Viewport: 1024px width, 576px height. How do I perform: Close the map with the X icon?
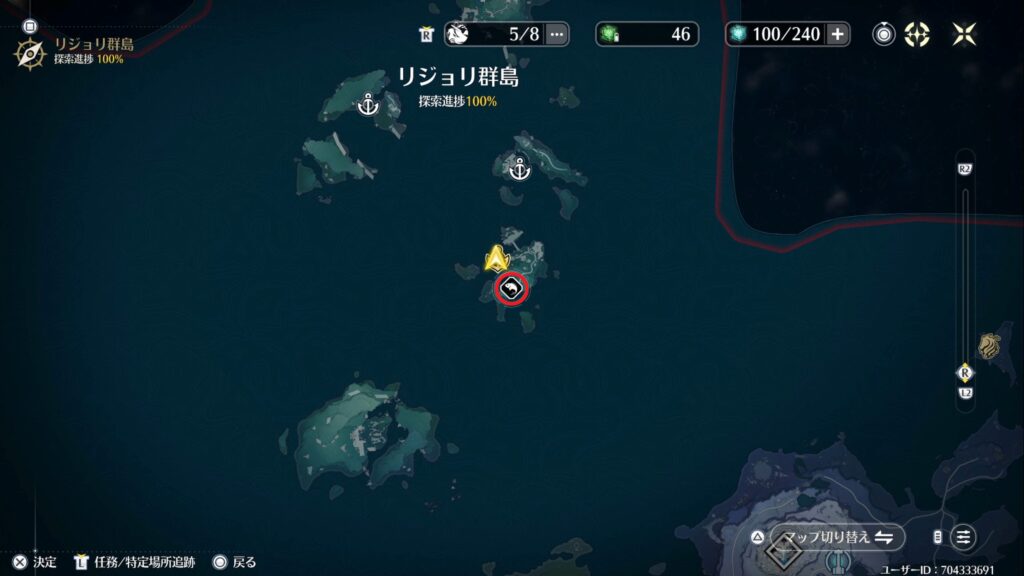point(964,34)
